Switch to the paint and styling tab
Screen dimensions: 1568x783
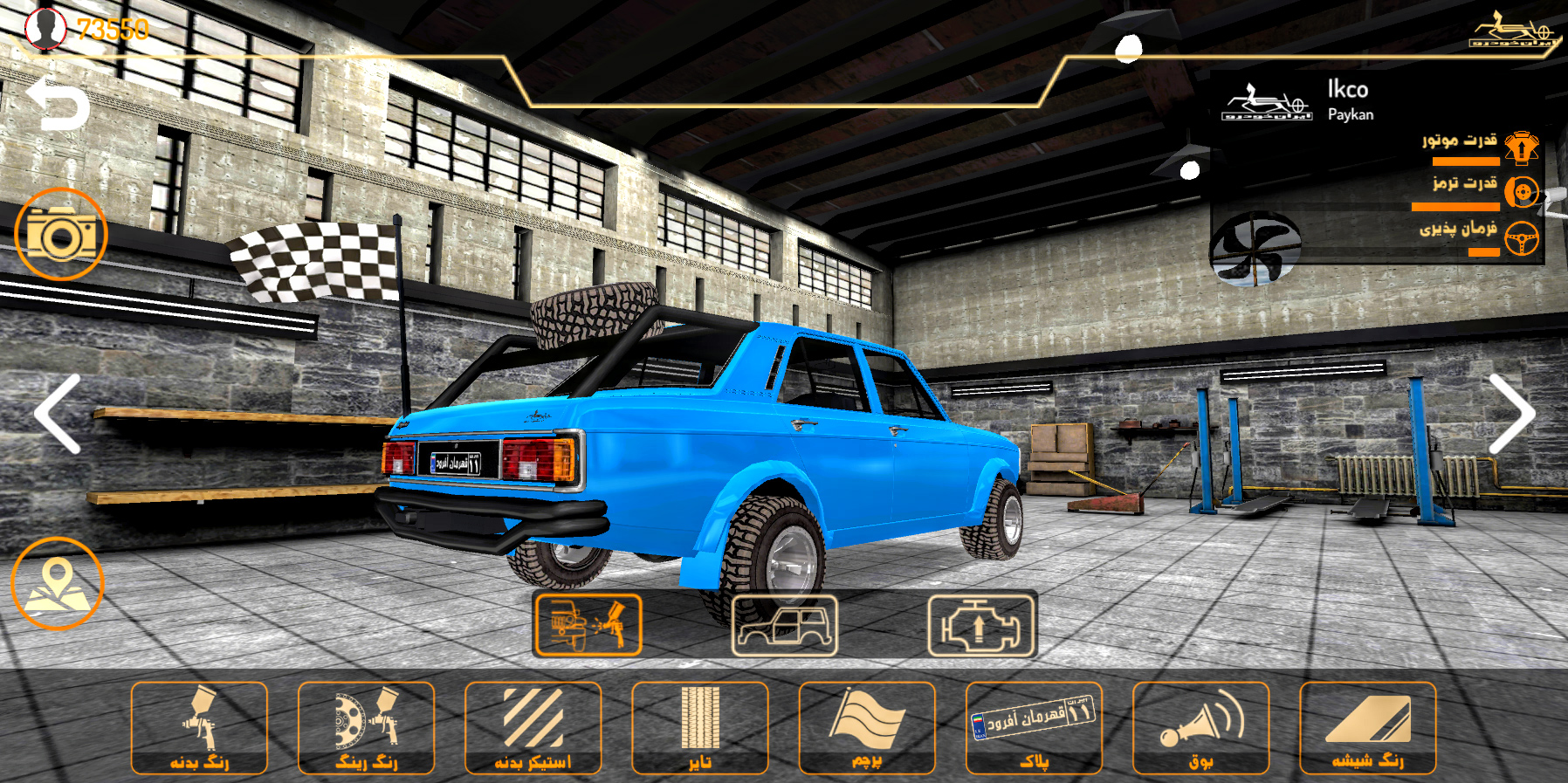point(588,625)
